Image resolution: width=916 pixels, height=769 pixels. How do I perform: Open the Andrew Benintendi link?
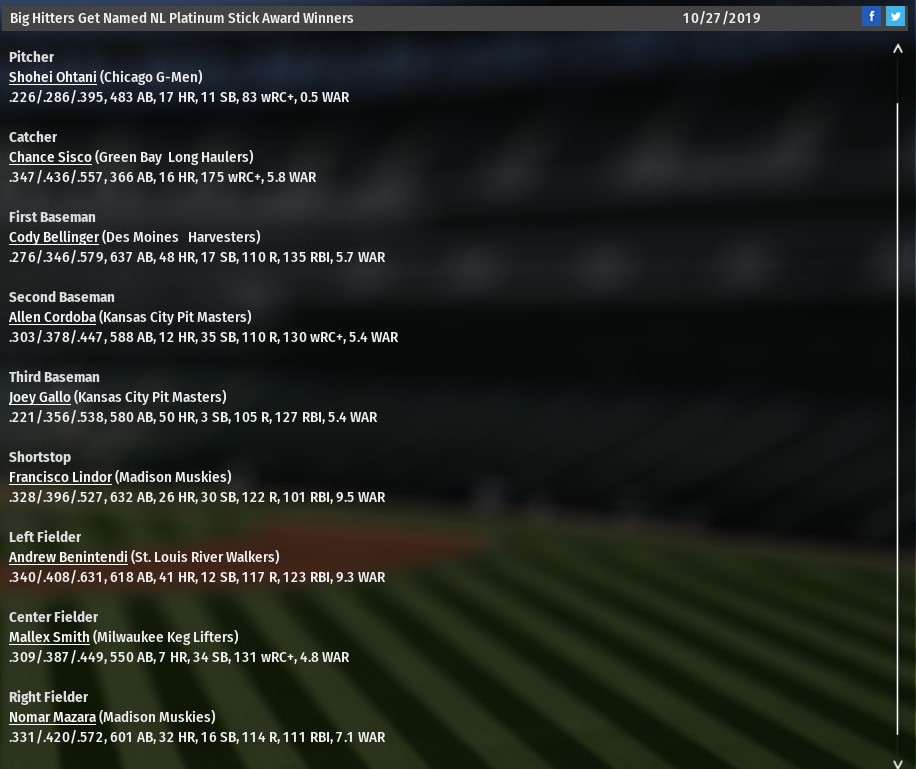pyautogui.click(x=68, y=557)
